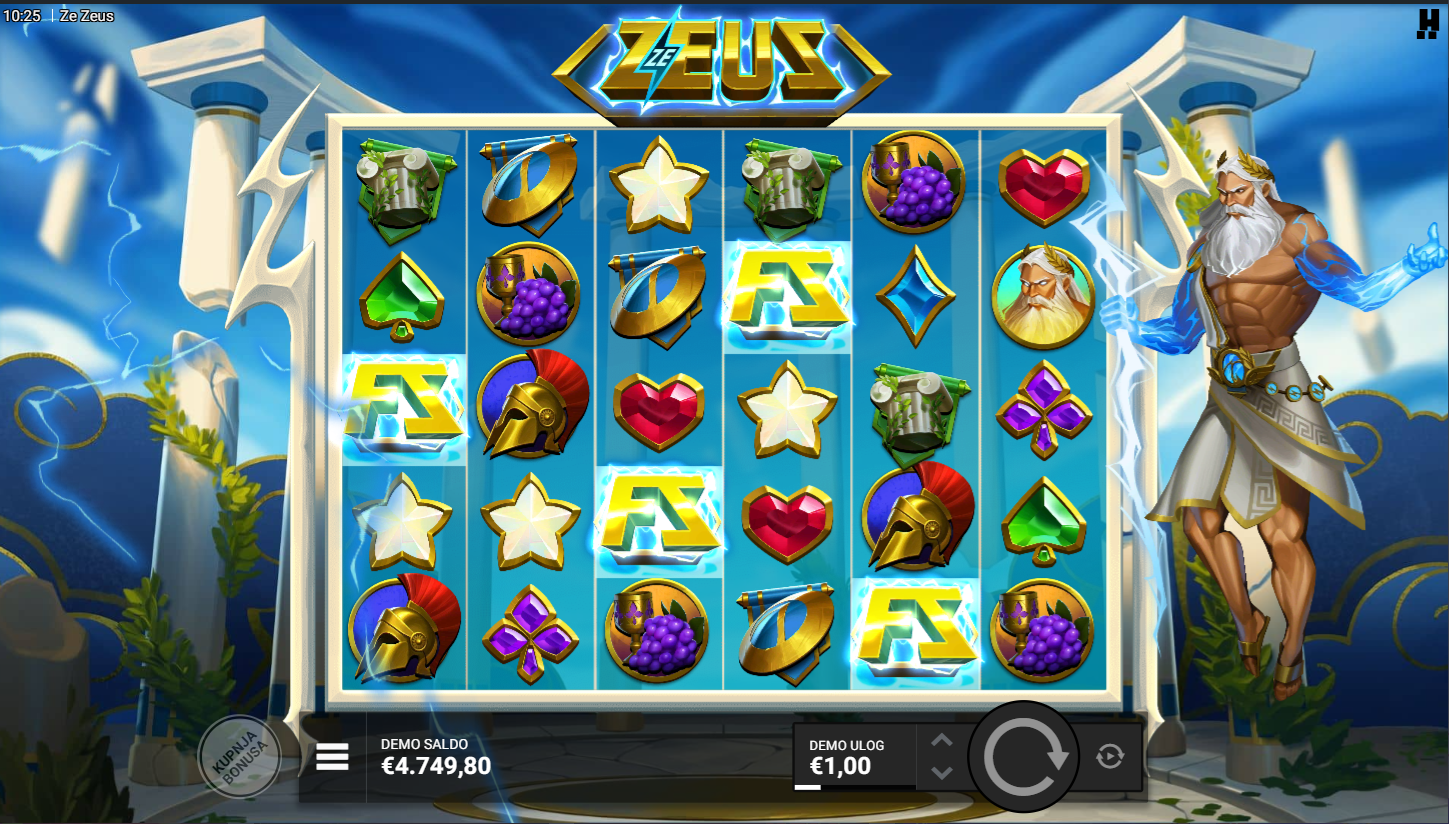Decrease the bet with the down arrow
This screenshot has width=1449, height=824.
click(941, 772)
